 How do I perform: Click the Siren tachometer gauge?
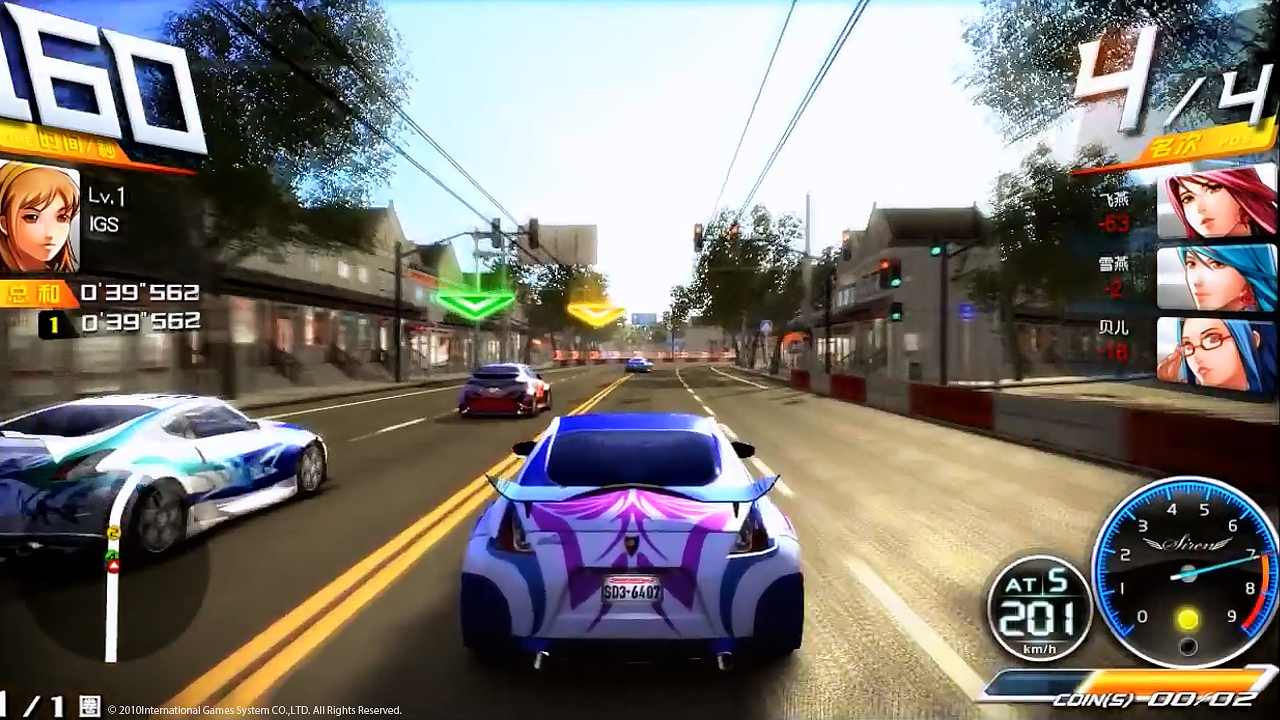pos(1186,572)
